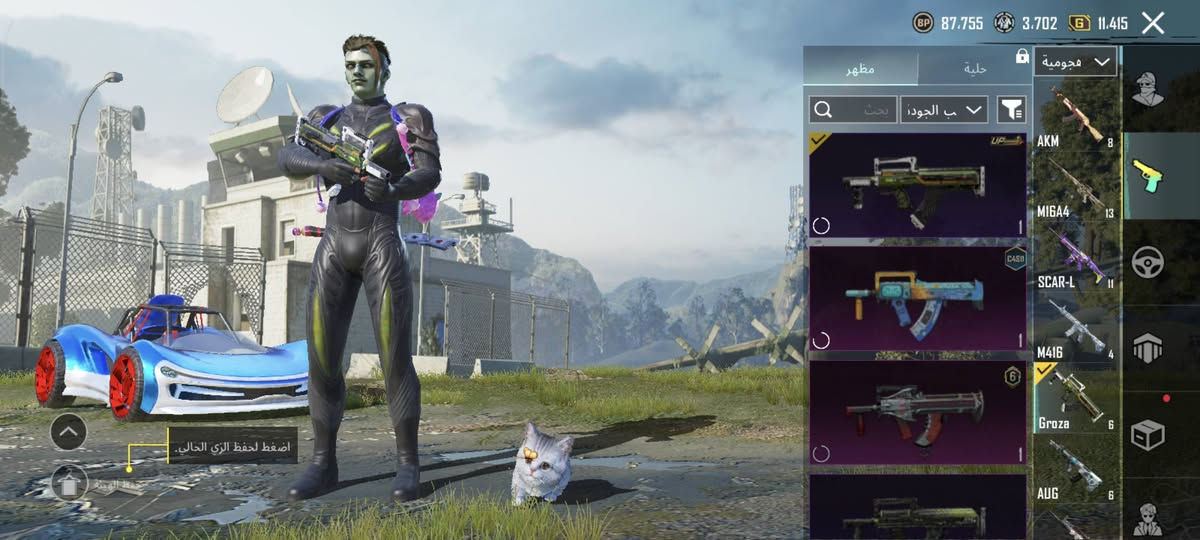The height and width of the screenshot is (540, 1200).
Task: Switch to the مظهر skins tab
Action: point(862,68)
